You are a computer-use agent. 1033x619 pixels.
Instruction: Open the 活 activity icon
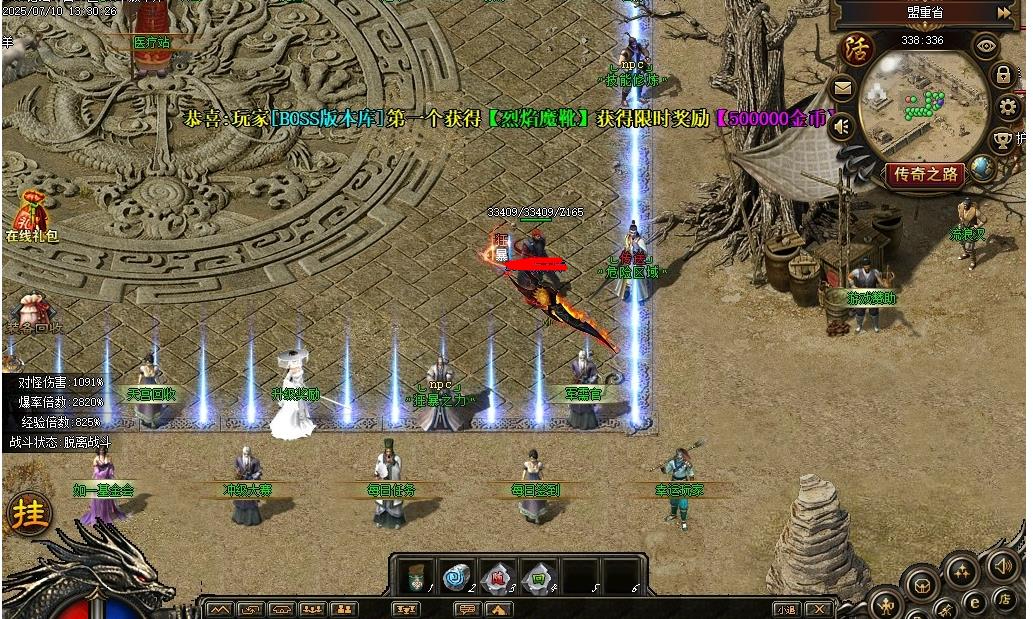click(856, 49)
